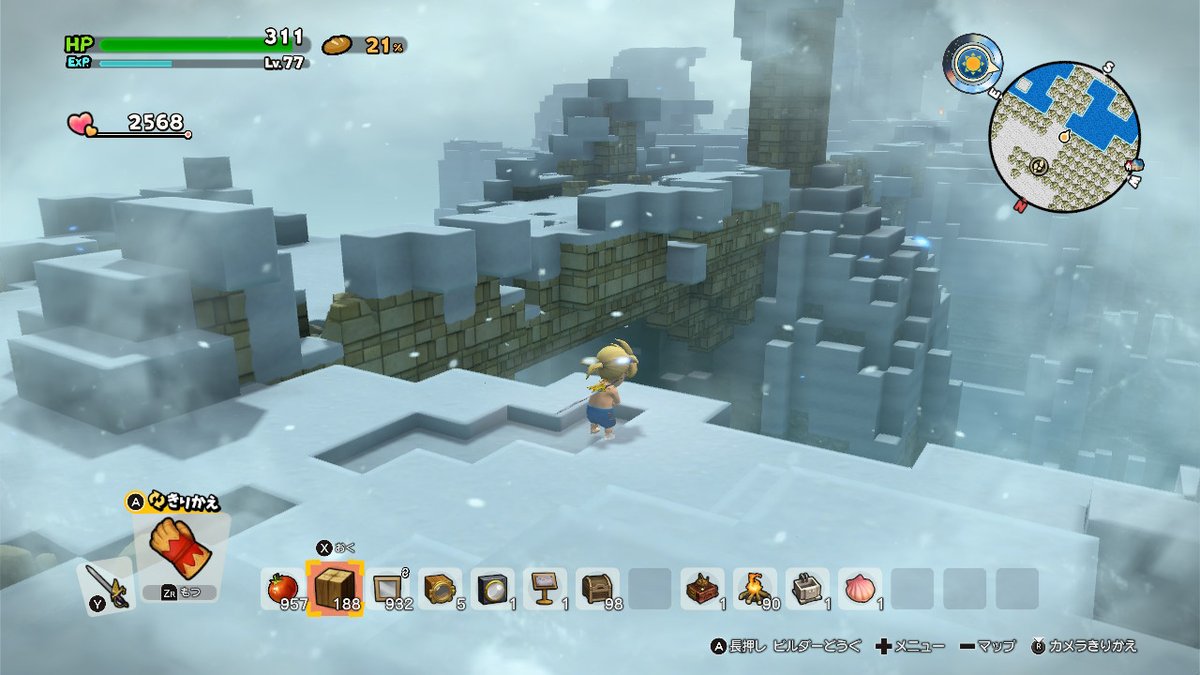Image resolution: width=1200 pixels, height=675 pixels.
Task: Select the tomato slot with 957
Action: pos(282,588)
